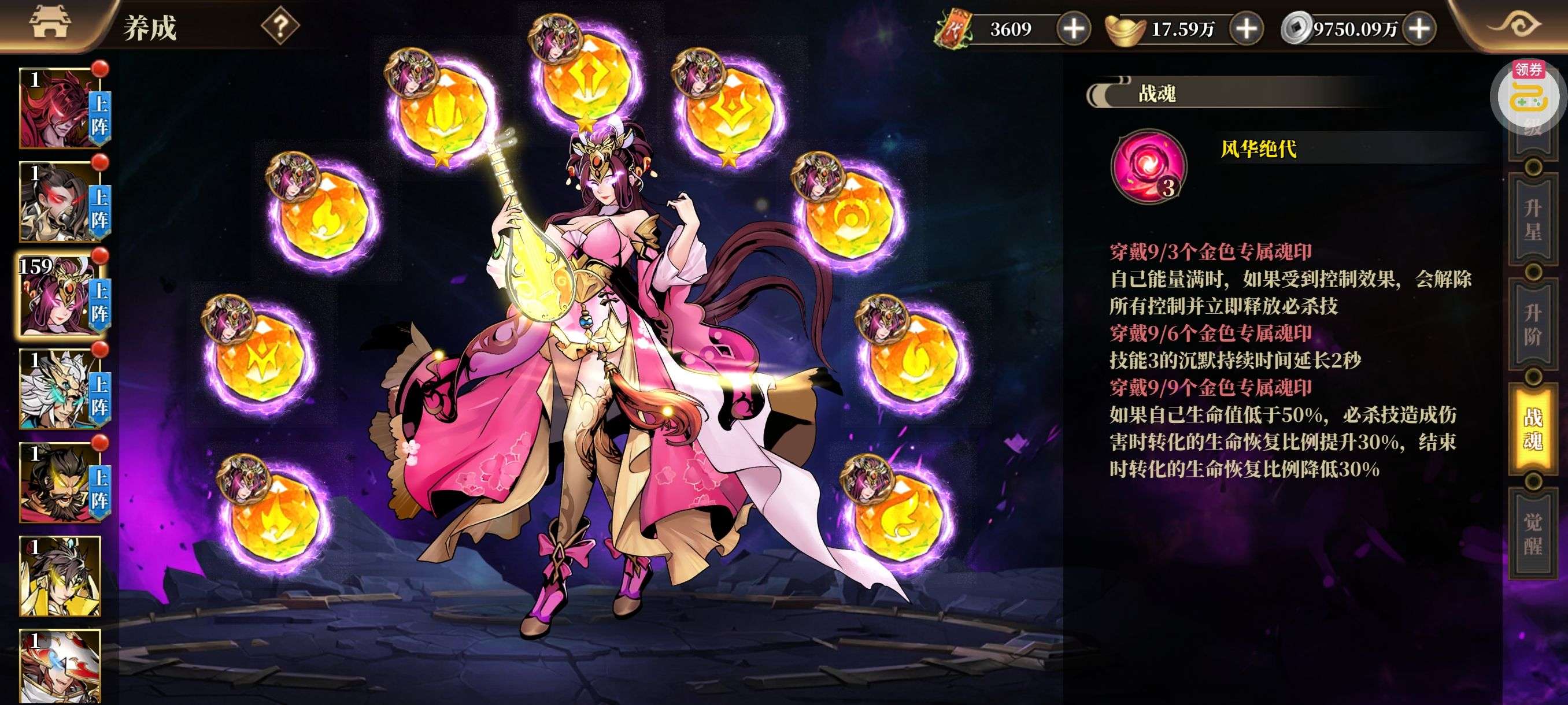
Task: Add more silver coins
Action: (1419, 28)
